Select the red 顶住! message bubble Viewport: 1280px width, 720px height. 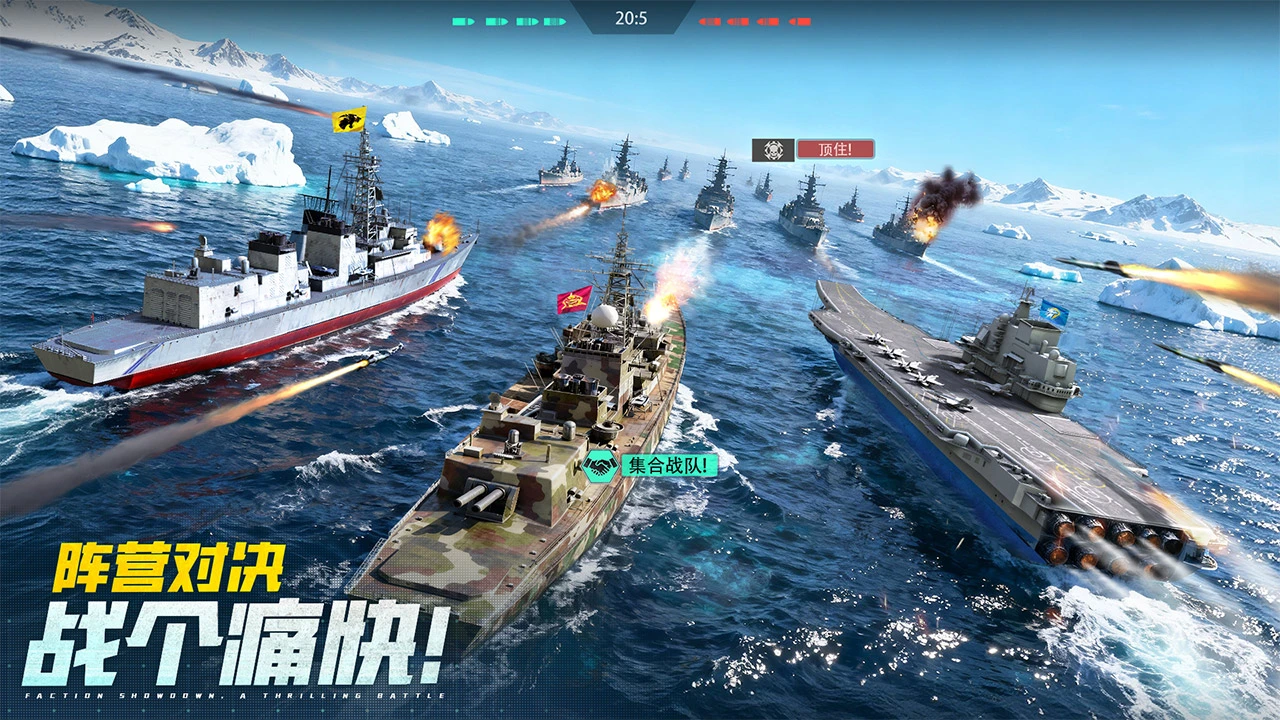(x=835, y=149)
